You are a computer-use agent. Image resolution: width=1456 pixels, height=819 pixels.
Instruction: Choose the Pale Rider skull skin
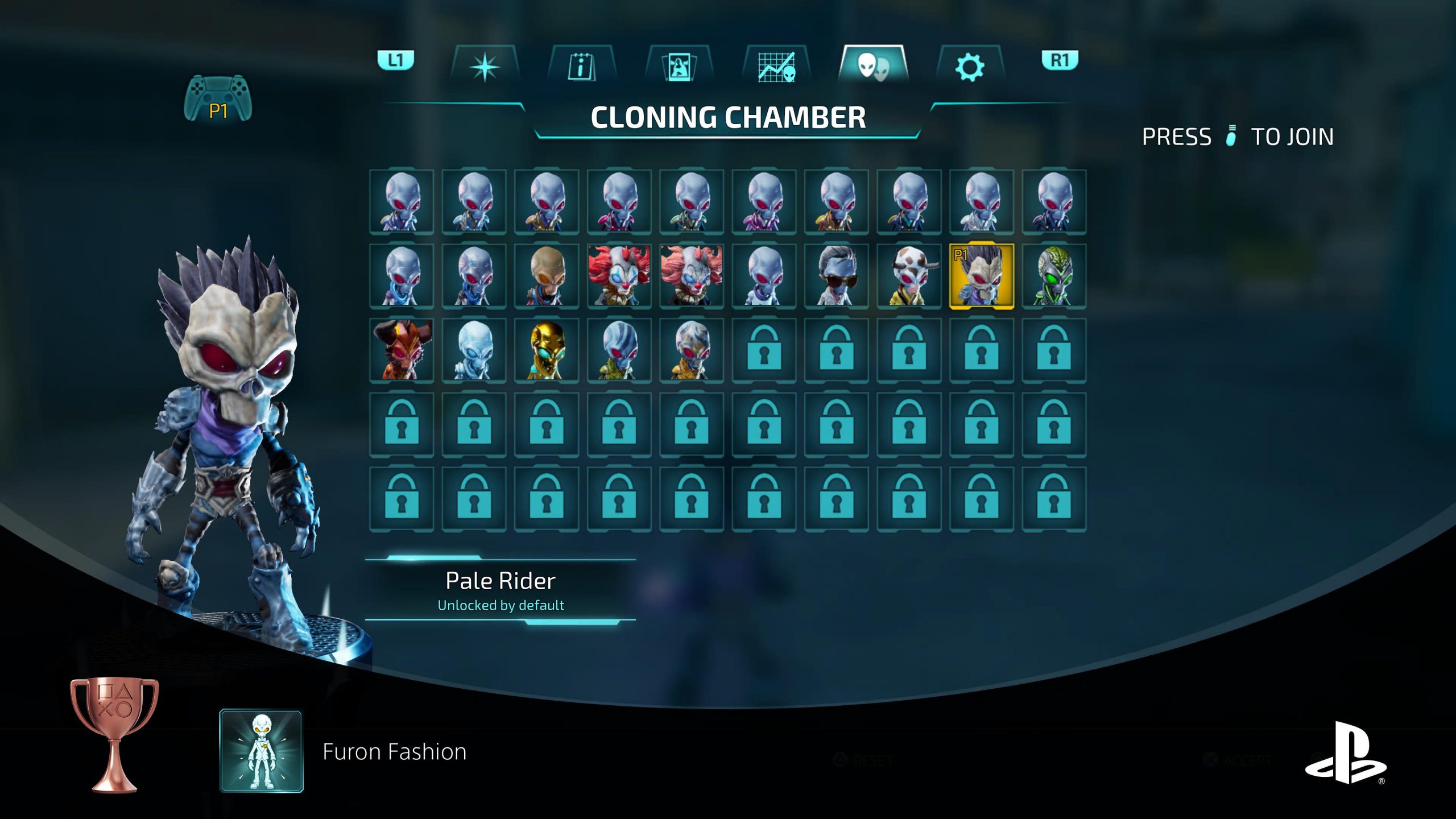pos(981,276)
